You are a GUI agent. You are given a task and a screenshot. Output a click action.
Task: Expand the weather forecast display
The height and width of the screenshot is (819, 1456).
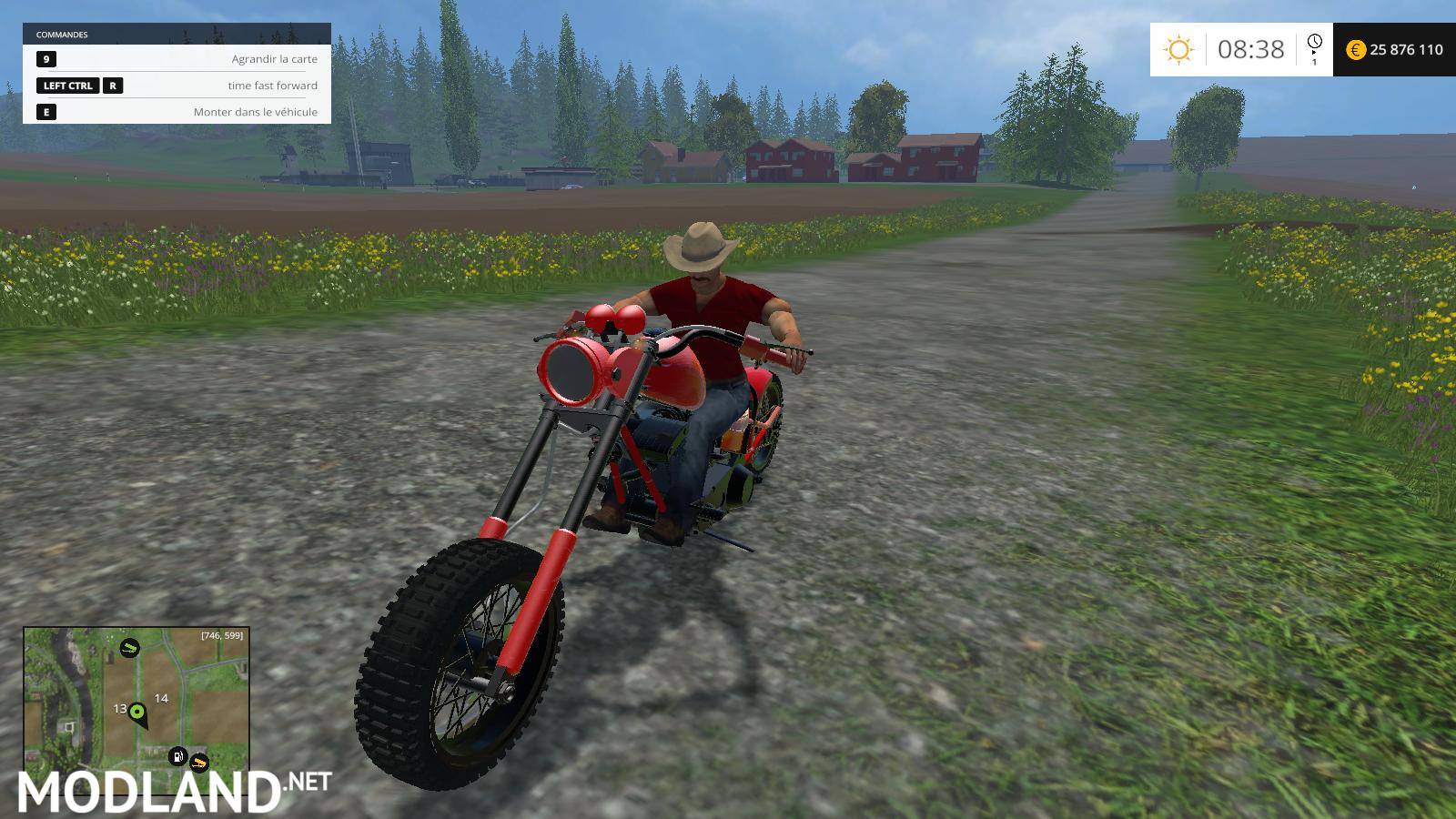tap(1179, 47)
